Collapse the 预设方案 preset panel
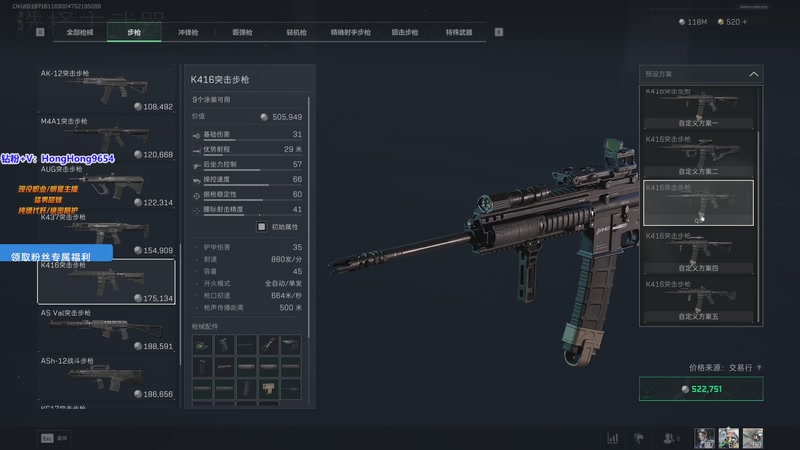800x450 pixels. click(753, 73)
